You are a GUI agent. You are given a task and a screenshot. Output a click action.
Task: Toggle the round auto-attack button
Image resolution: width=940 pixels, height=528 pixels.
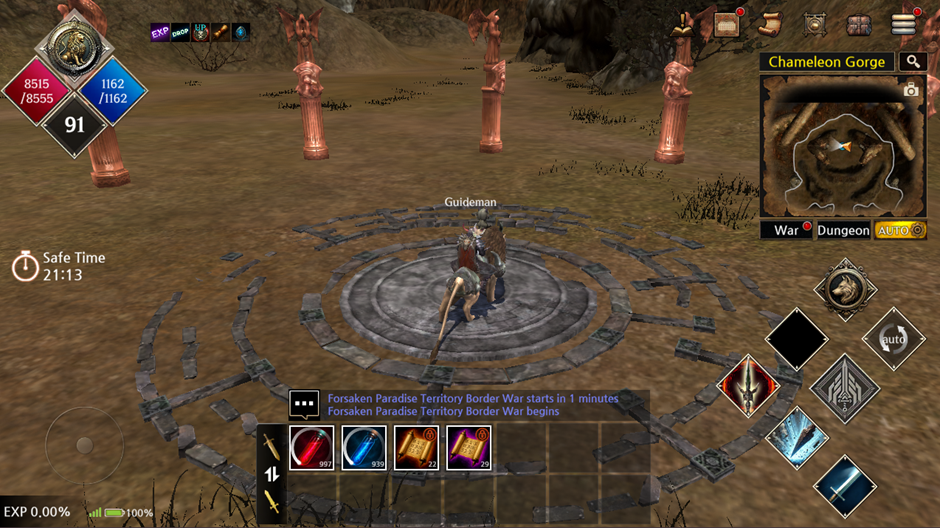[893, 338]
